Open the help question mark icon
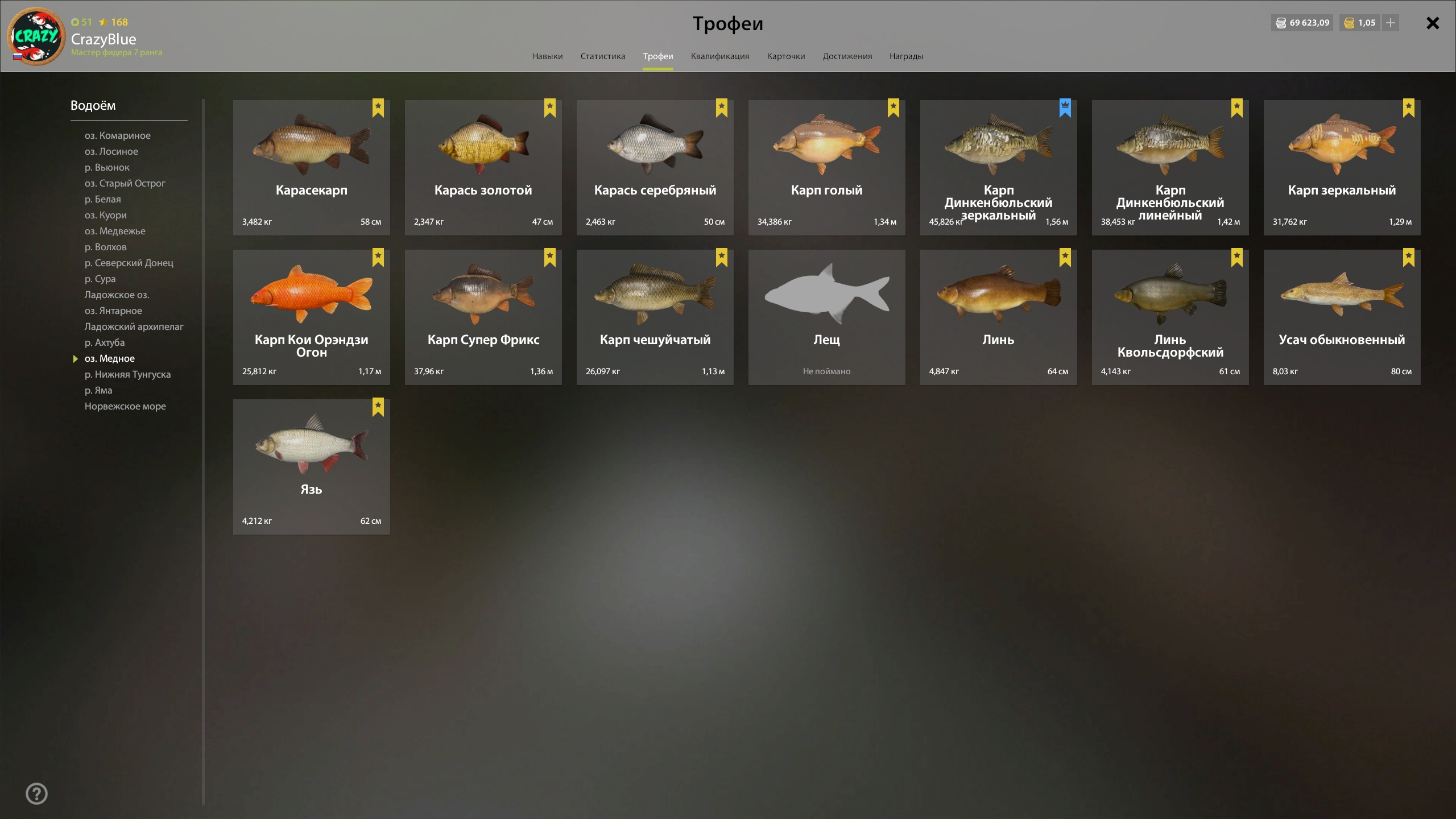This screenshot has height=819, width=1456. [x=37, y=793]
